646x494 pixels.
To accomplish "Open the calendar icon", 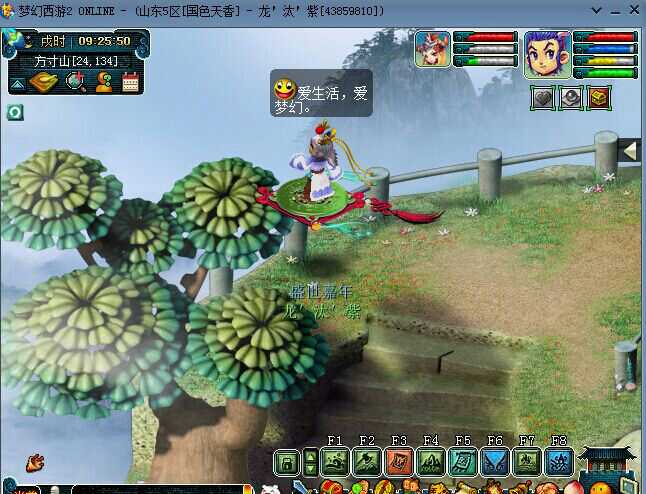I will 130,82.
